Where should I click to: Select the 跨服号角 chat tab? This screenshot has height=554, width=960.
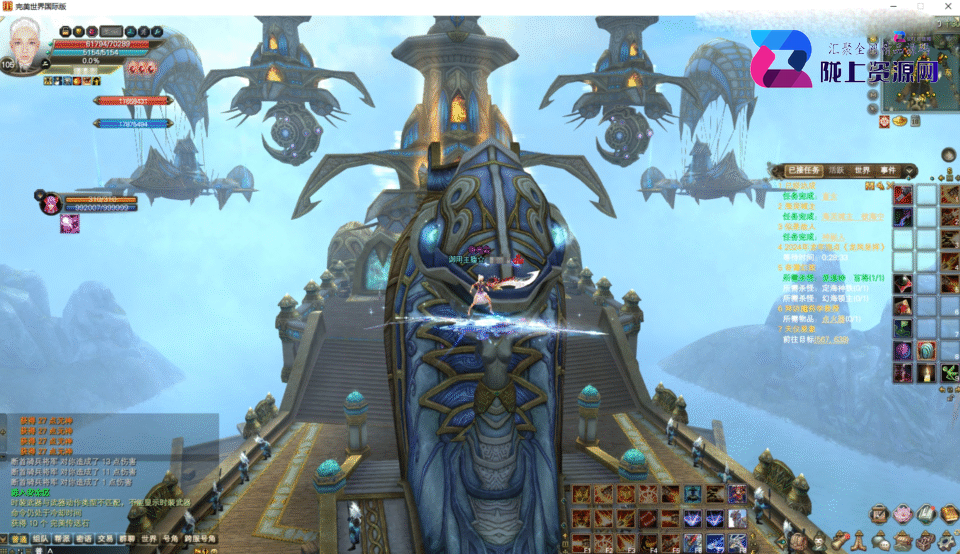click(200, 539)
